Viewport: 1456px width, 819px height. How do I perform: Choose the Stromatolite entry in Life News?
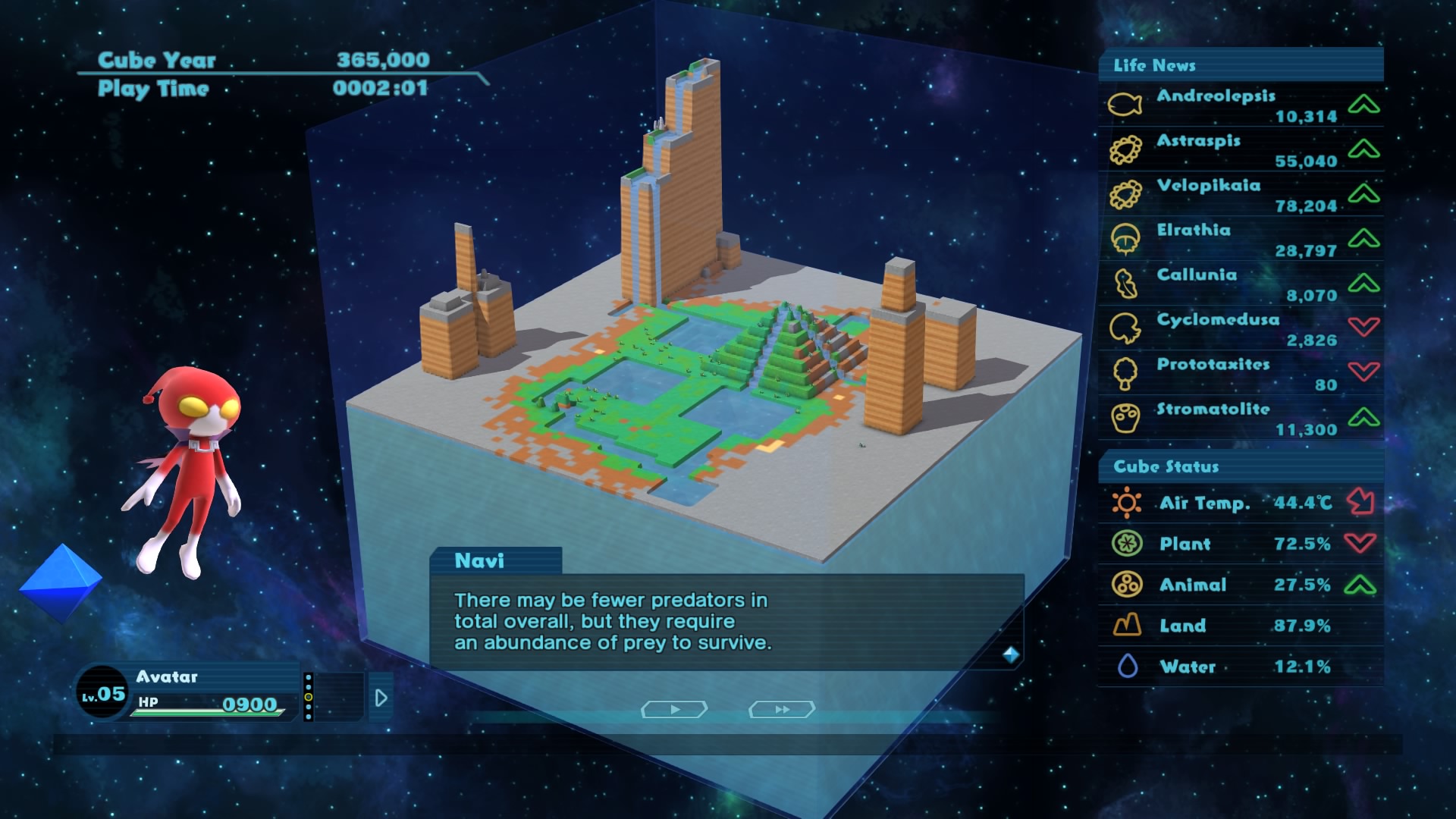click(x=1241, y=419)
